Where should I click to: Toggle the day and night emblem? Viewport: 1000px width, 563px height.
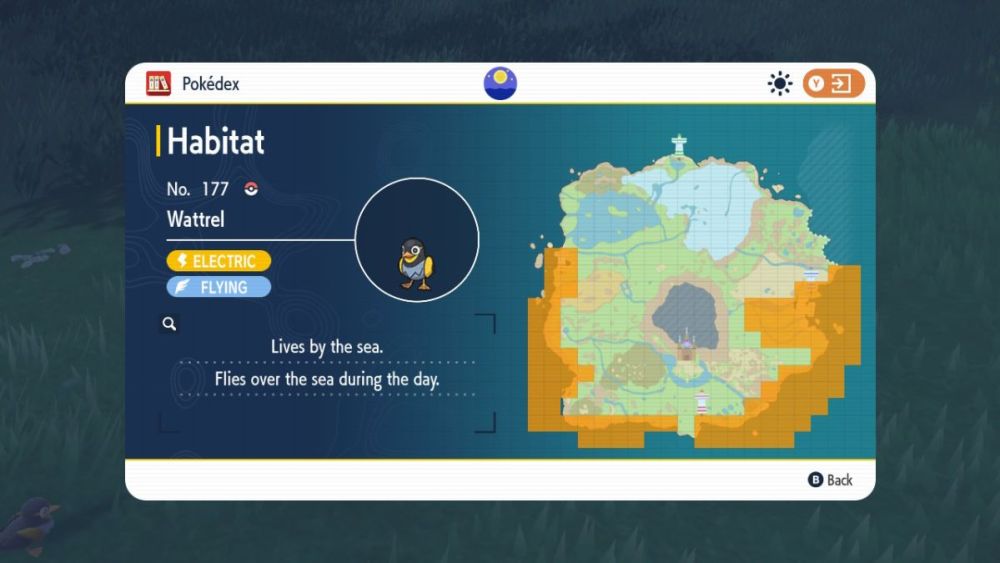[500, 83]
